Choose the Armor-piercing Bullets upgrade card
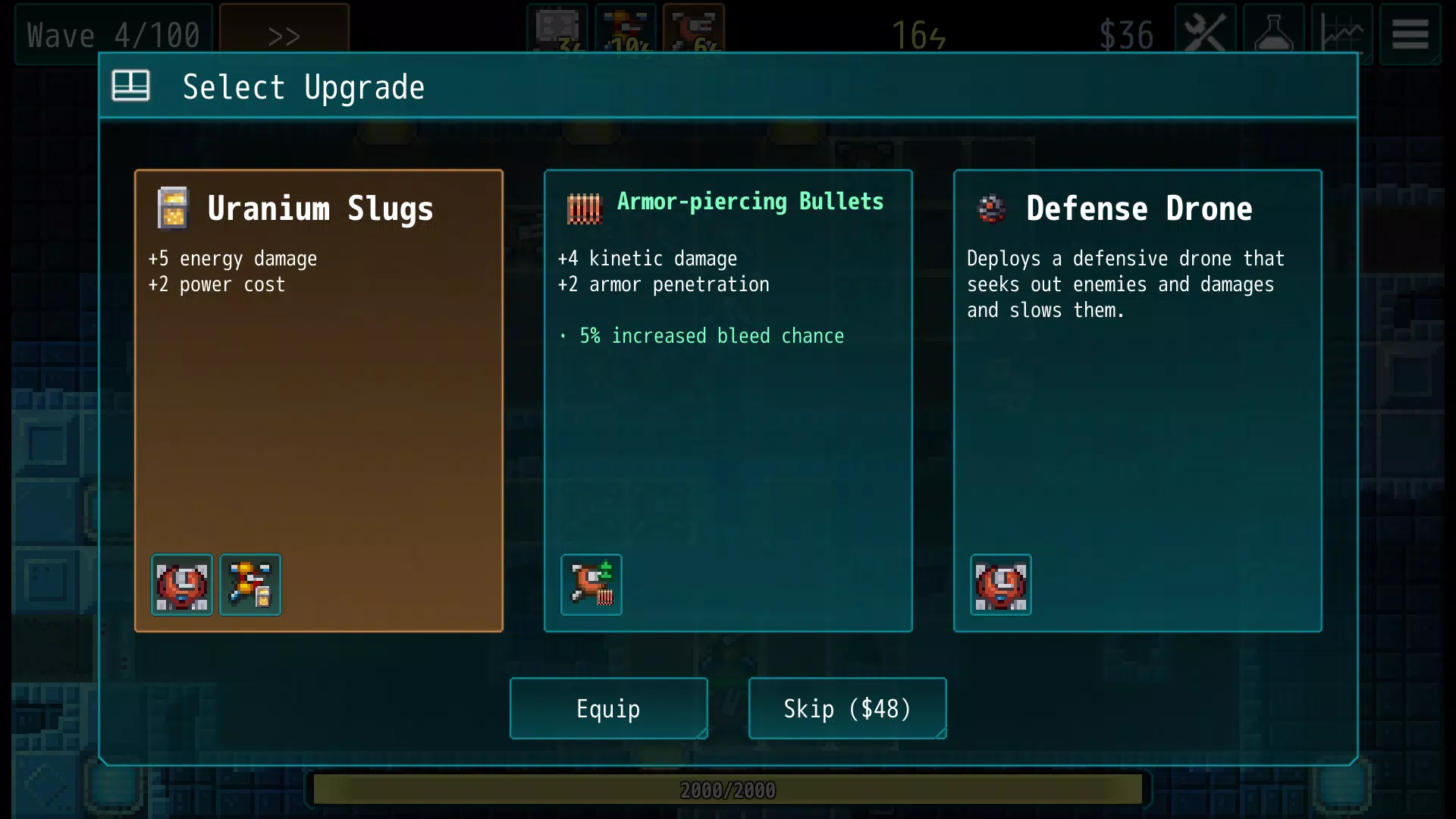 (728, 400)
